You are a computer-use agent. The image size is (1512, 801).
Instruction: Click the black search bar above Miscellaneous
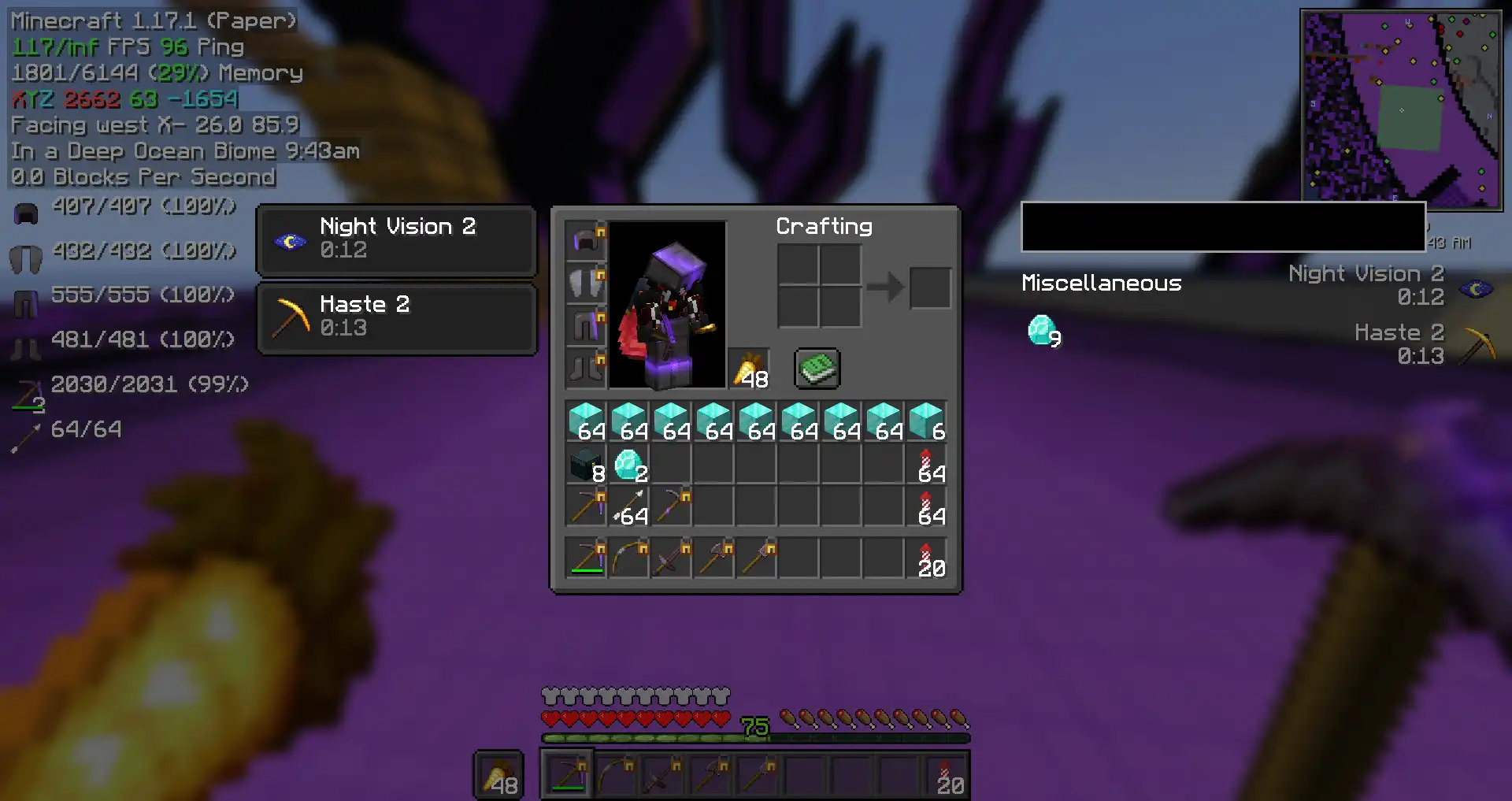click(x=1222, y=227)
